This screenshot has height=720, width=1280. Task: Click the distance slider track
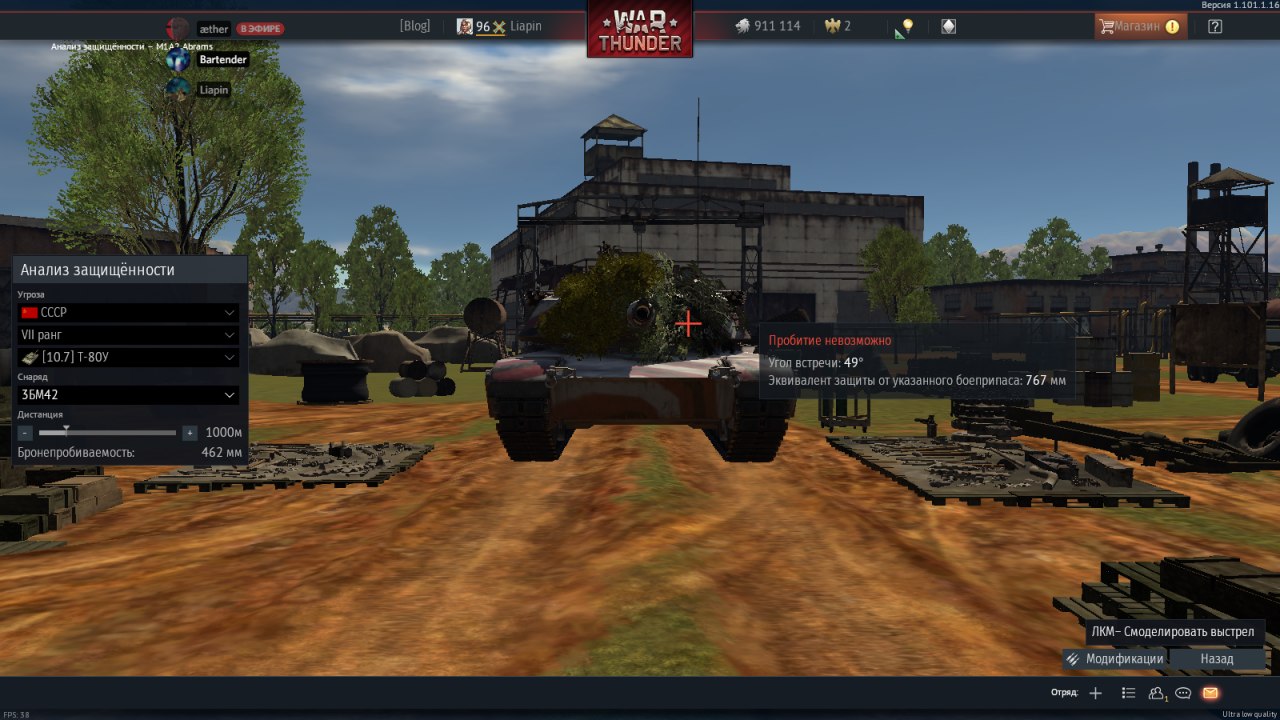108,433
